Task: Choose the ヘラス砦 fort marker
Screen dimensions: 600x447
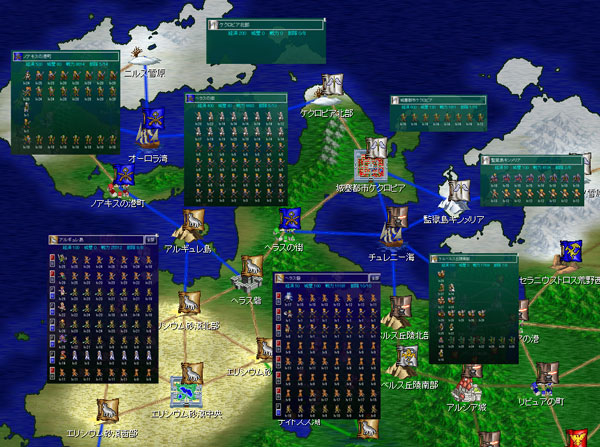Action: coord(247,266)
